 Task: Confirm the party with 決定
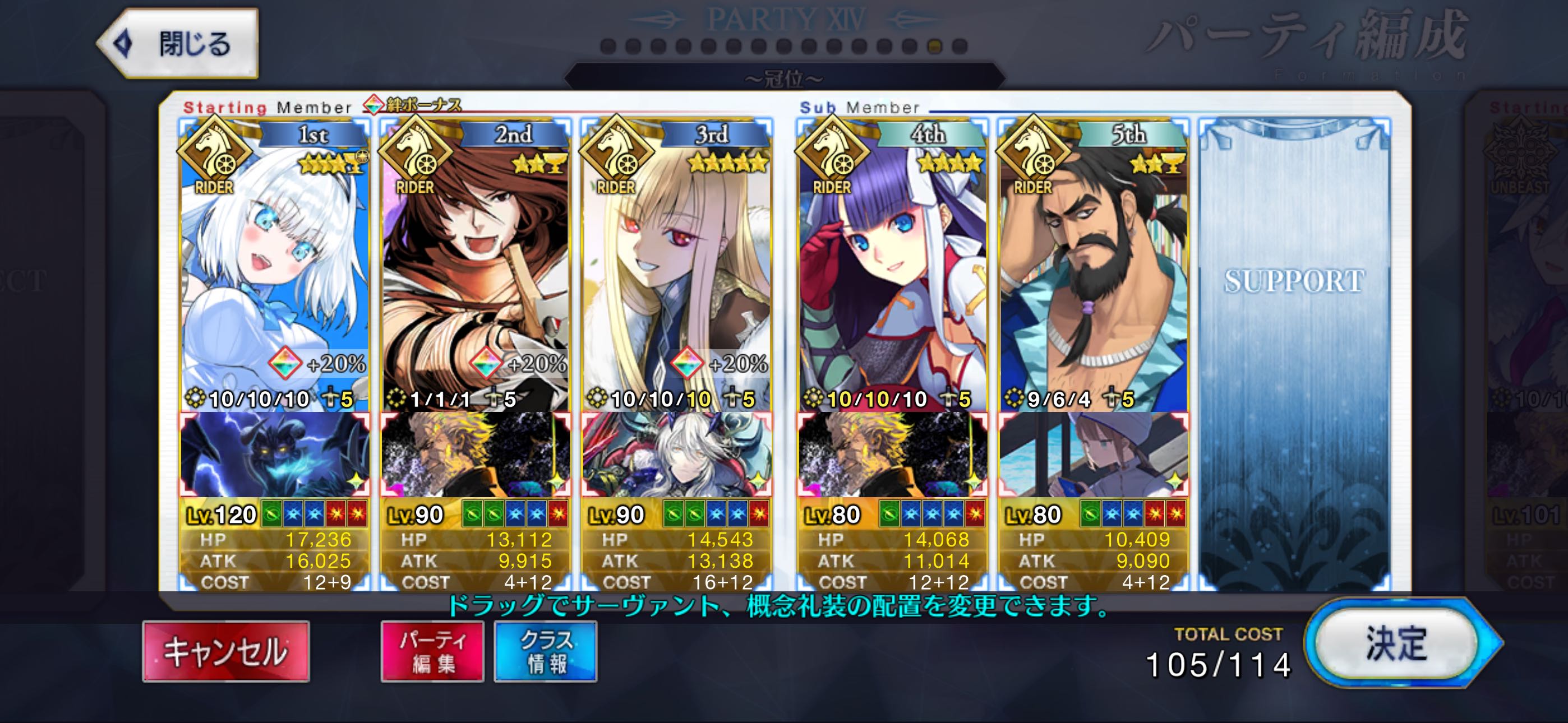[1397, 643]
